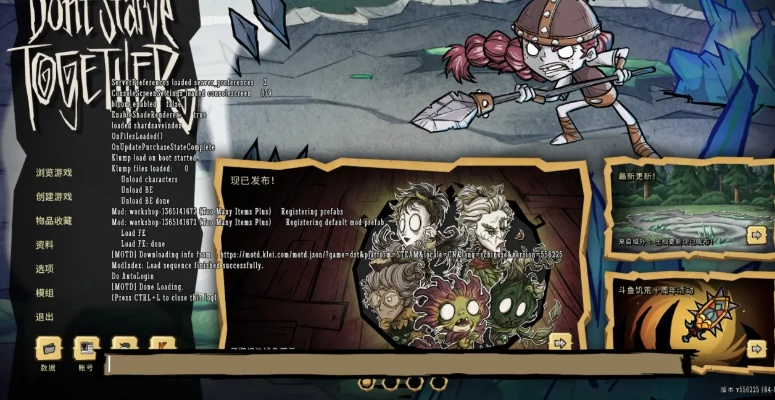Open the 模组 (Mods) menu
Screen dimensions: 775x400
pos(44,293)
